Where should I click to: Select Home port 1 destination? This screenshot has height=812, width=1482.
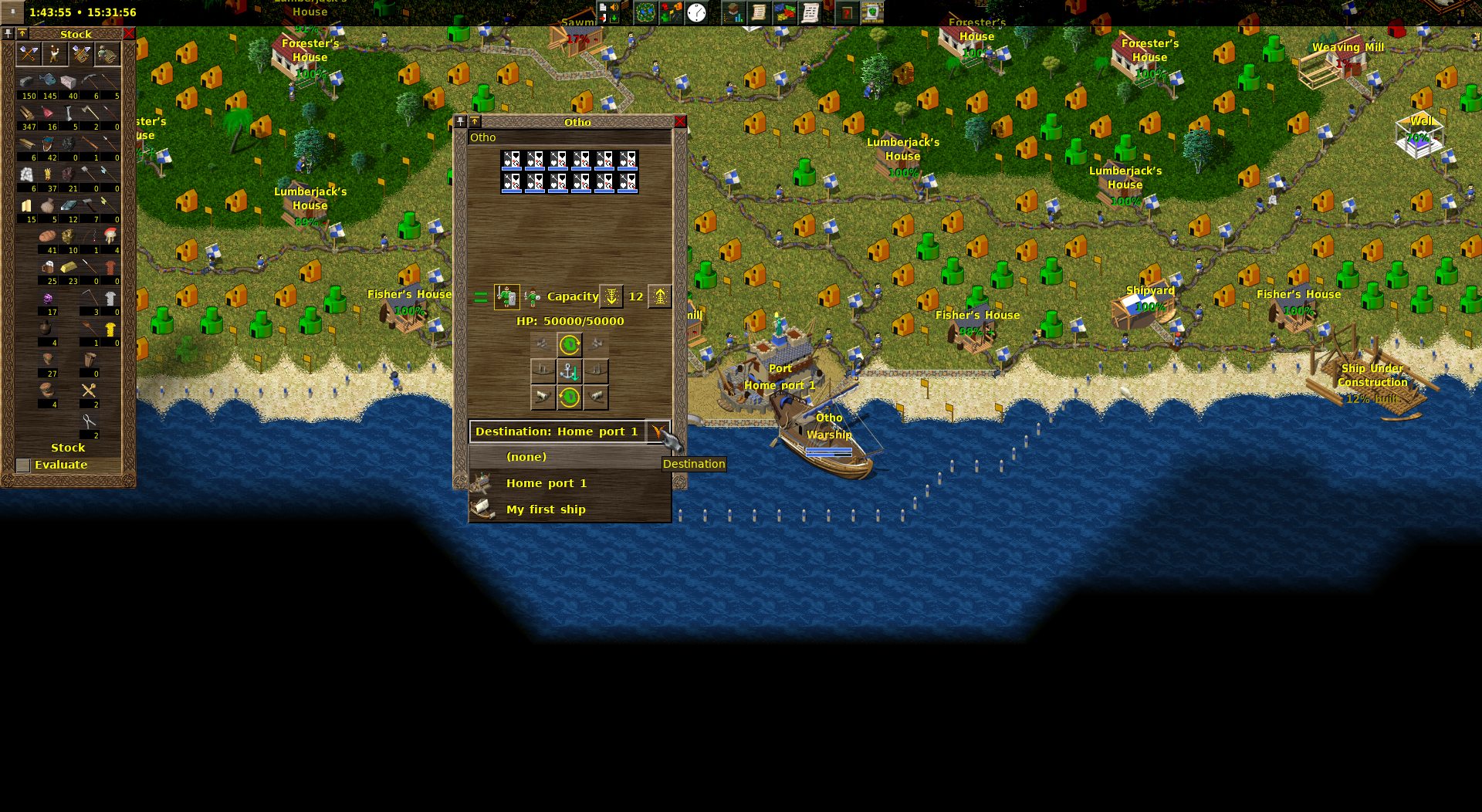tap(546, 483)
